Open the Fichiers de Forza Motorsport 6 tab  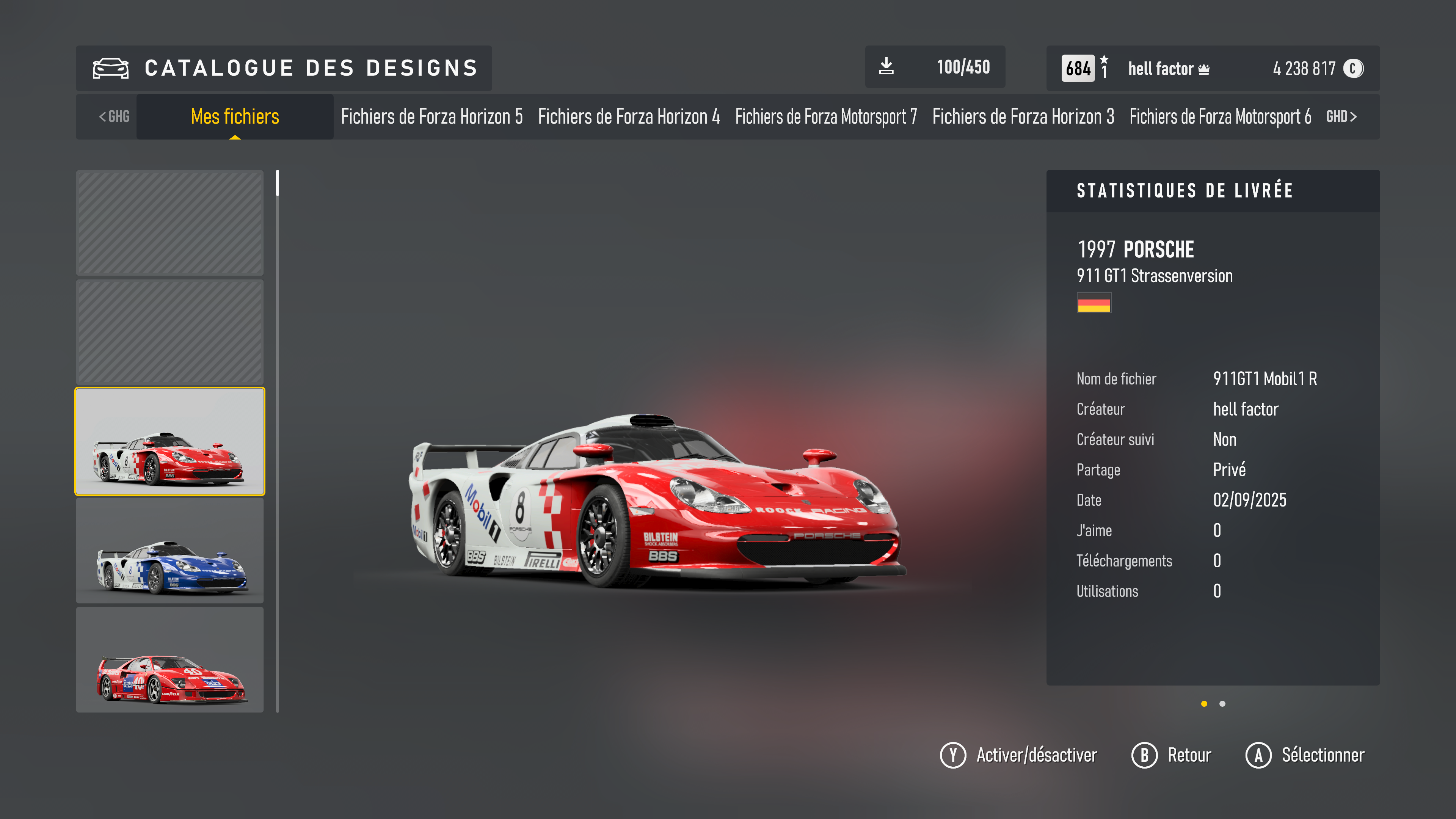pyautogui.click(x=1220, y=116)
